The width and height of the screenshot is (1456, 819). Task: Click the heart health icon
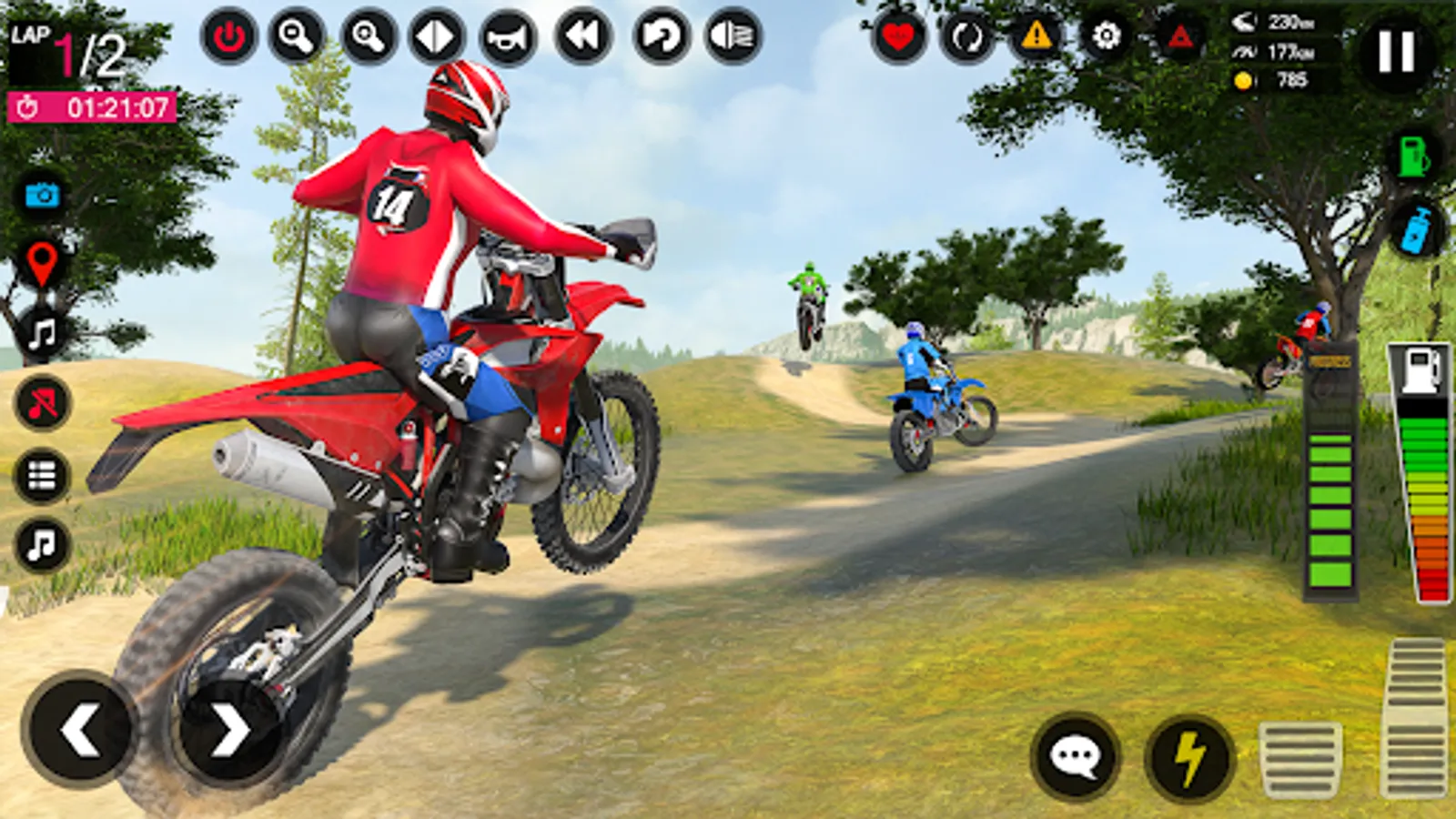coord(899,36)
